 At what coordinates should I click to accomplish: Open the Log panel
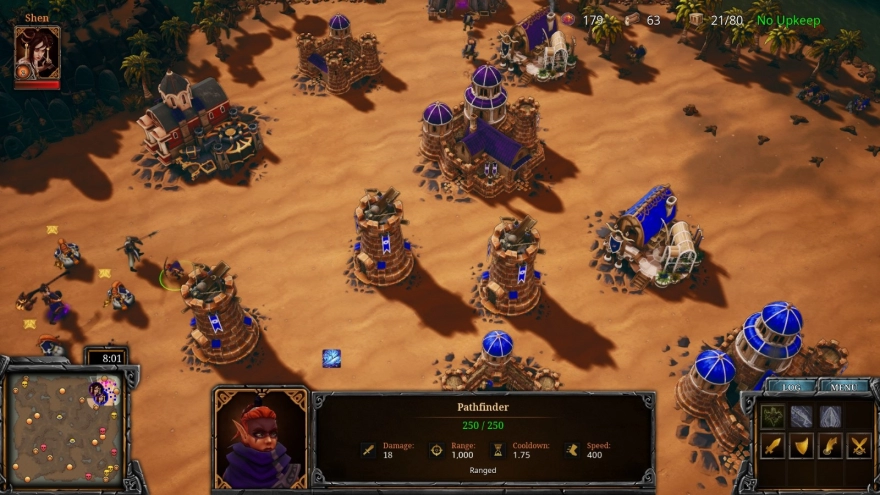click(792, 386)
